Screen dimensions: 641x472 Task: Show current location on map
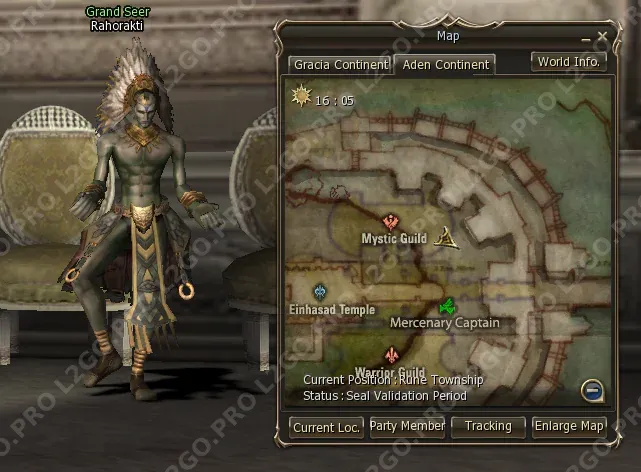(327, 427)
